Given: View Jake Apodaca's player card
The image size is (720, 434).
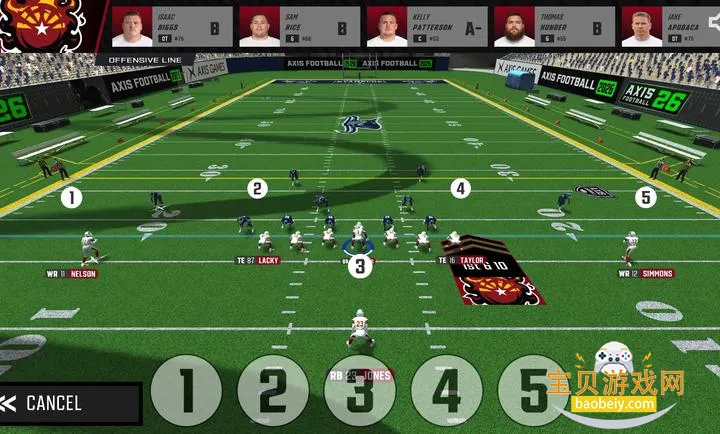Looking at the screenshot, I should pos(670,27).
